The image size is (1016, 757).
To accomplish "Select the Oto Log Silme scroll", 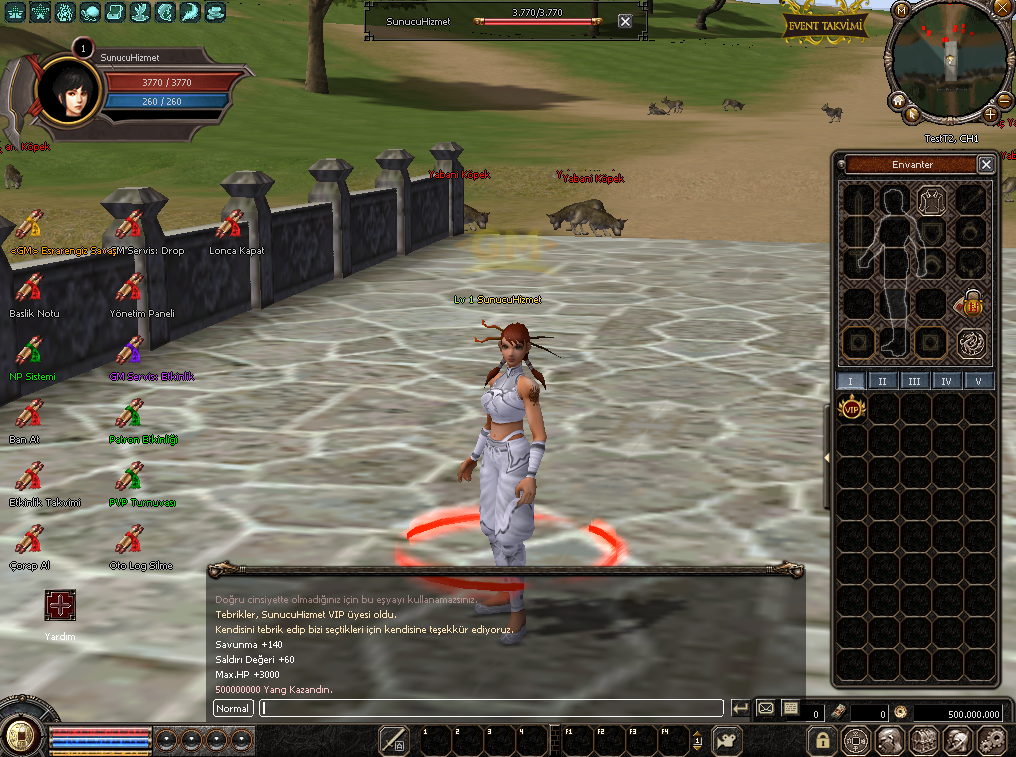I will tap(130, 540).
